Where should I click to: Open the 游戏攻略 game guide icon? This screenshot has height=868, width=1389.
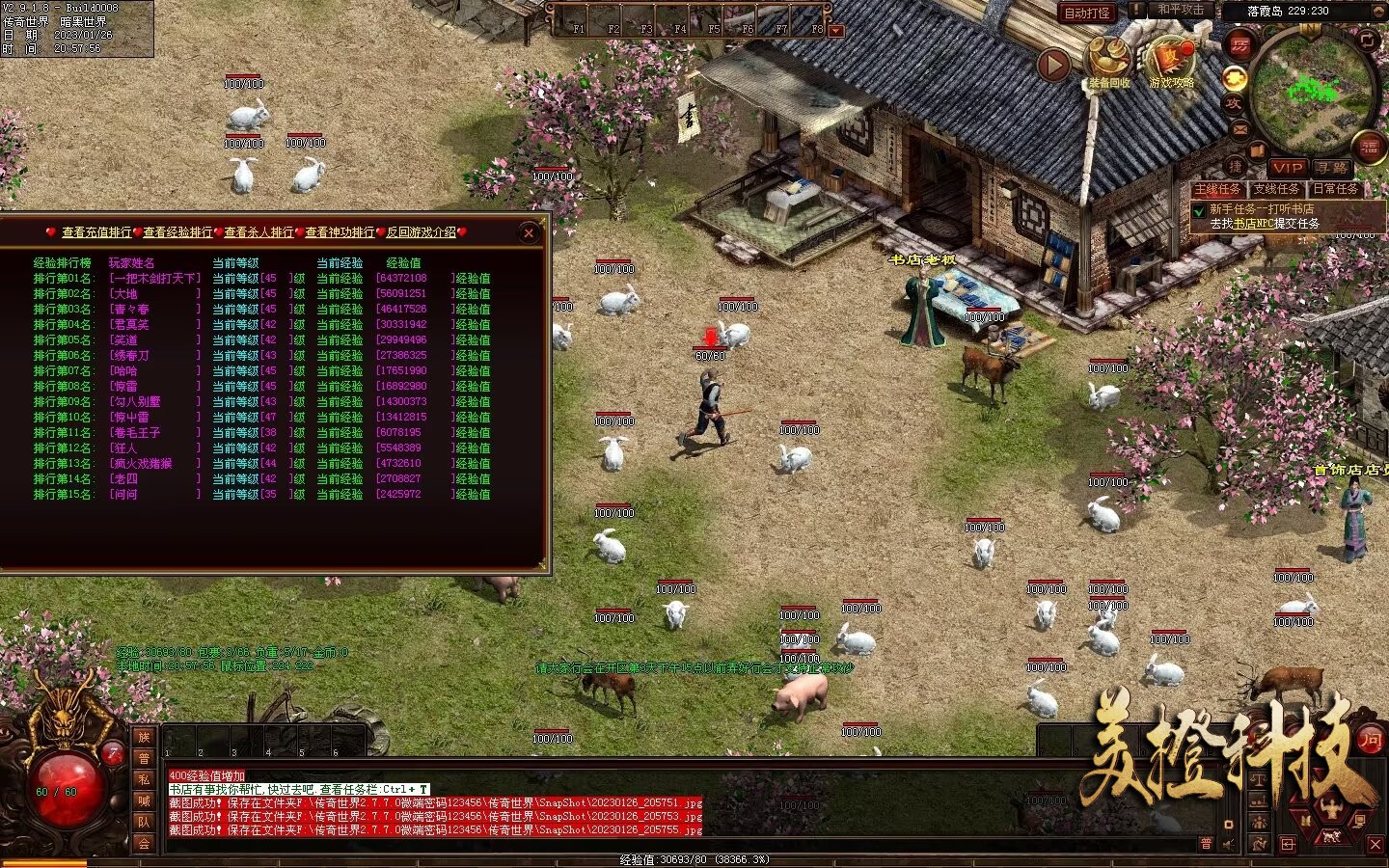[1171, 64]
